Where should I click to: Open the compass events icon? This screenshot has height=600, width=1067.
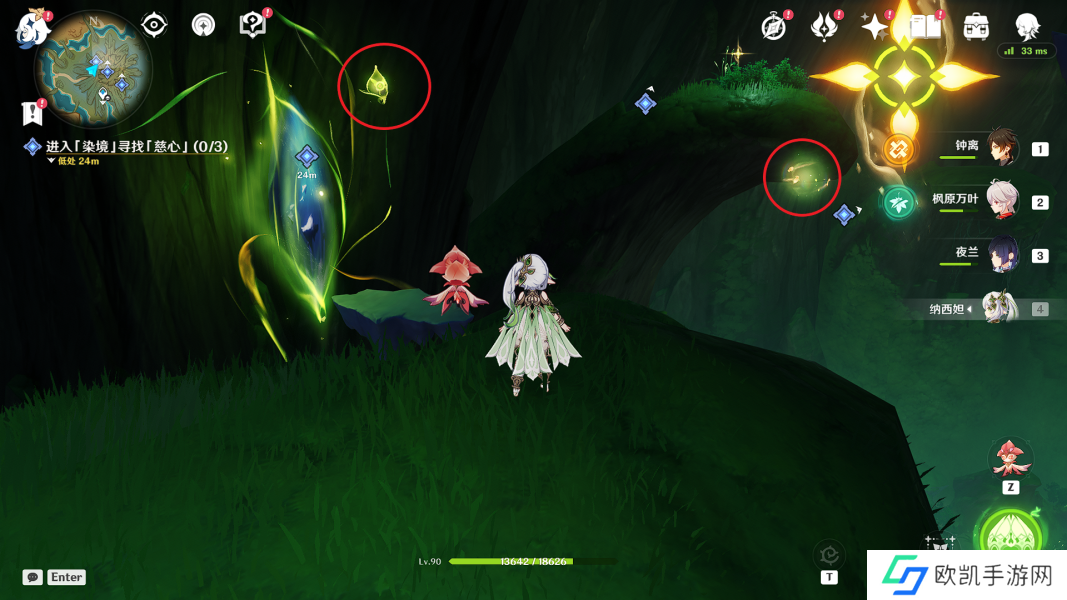774,27
